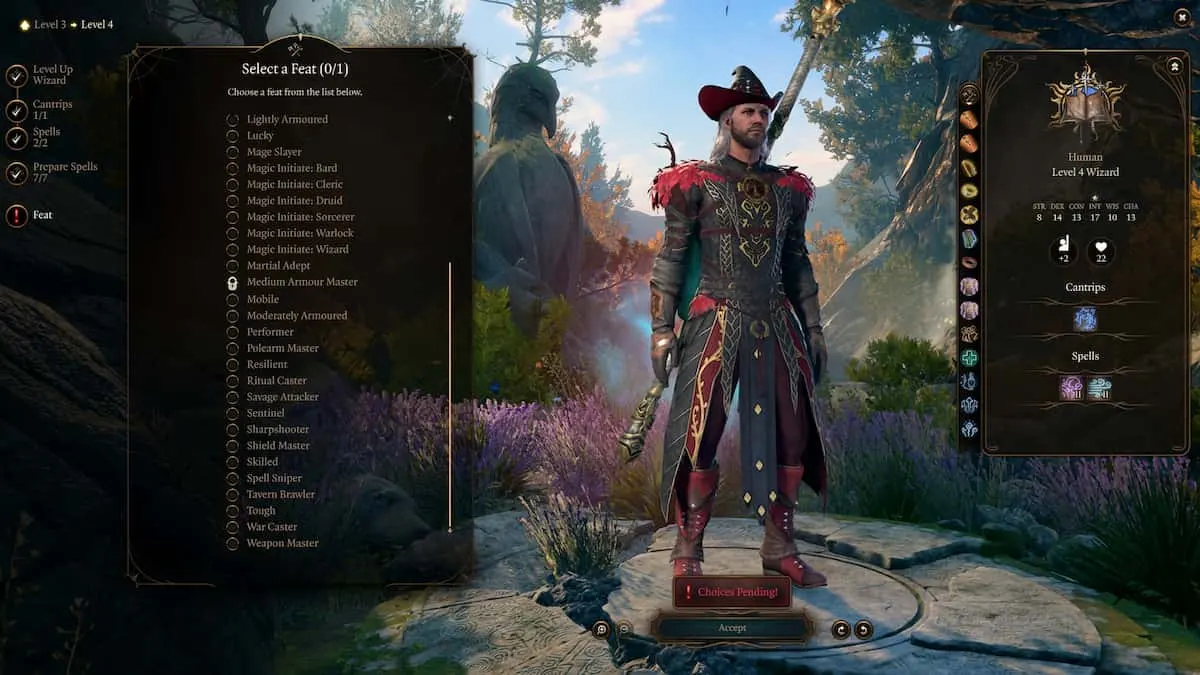Screen dimensions: 1200x675
Task: Click the Accept button
Action: tap(731, 628)
